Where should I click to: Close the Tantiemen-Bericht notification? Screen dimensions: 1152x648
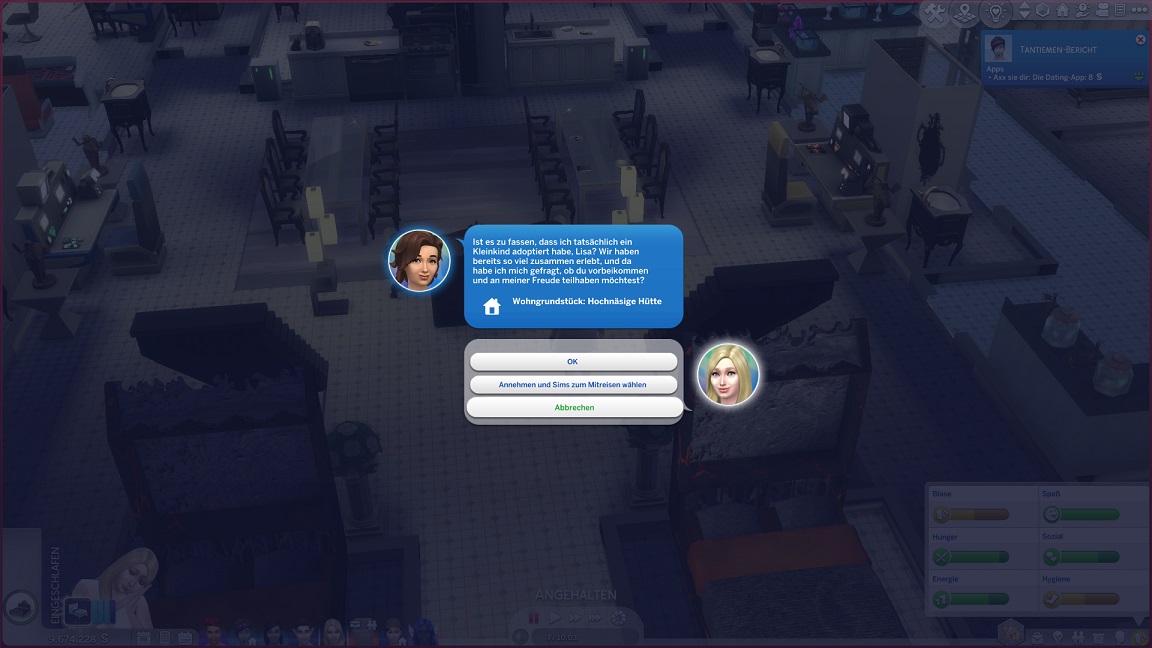1140,40
